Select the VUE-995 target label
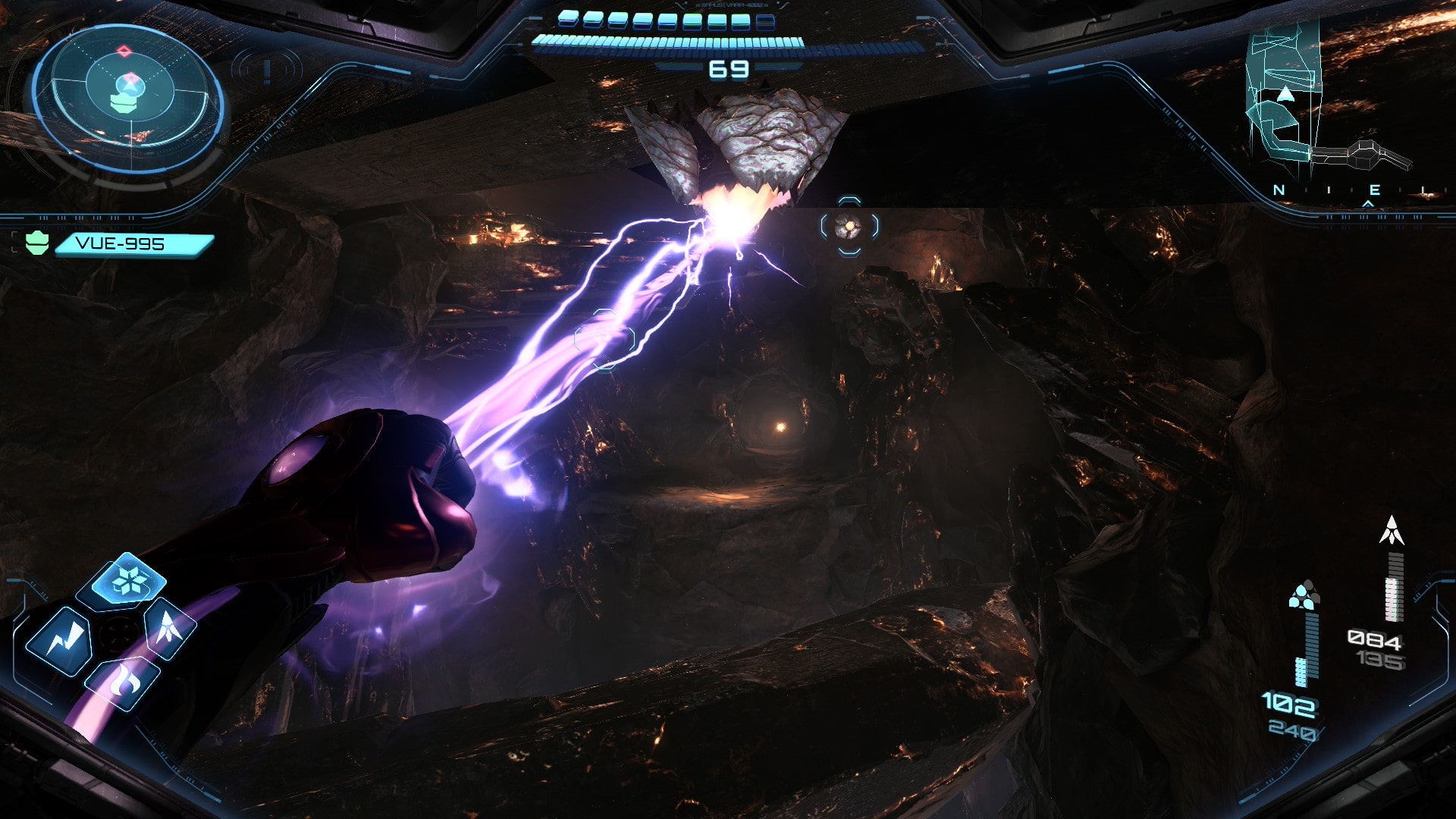 [x=133, y=243]
